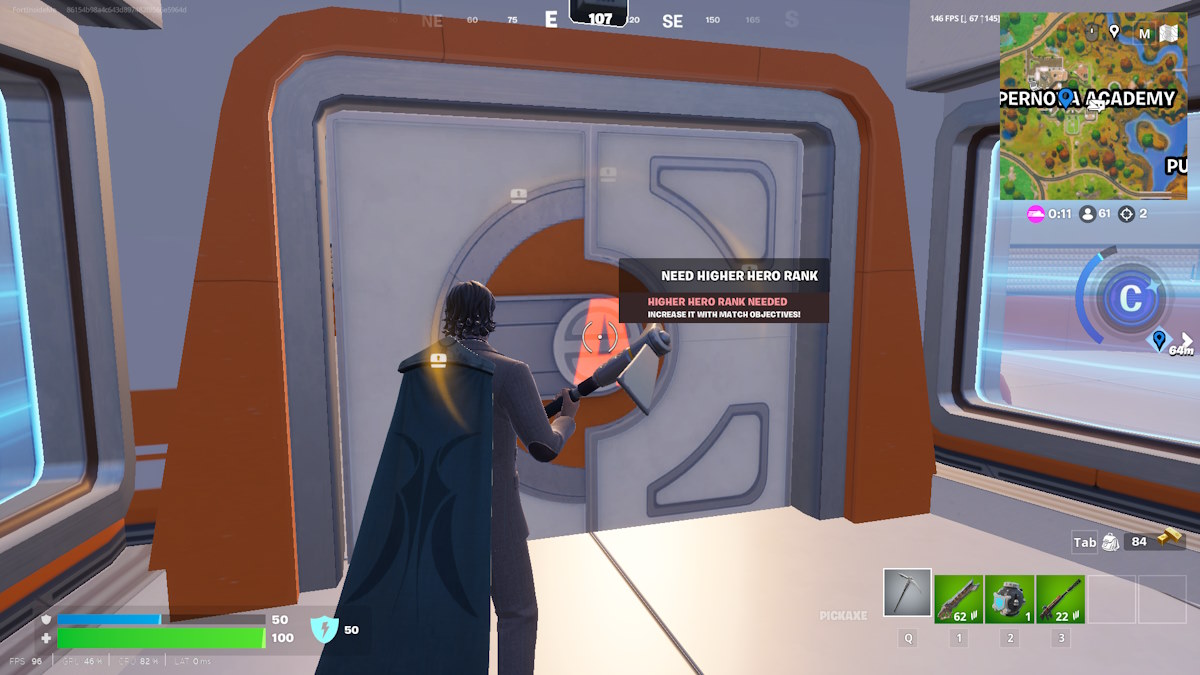Click the Hero Rank C badge
Image resolution: width=1200 pixels, height=675 pixels.
(1132, 298)
